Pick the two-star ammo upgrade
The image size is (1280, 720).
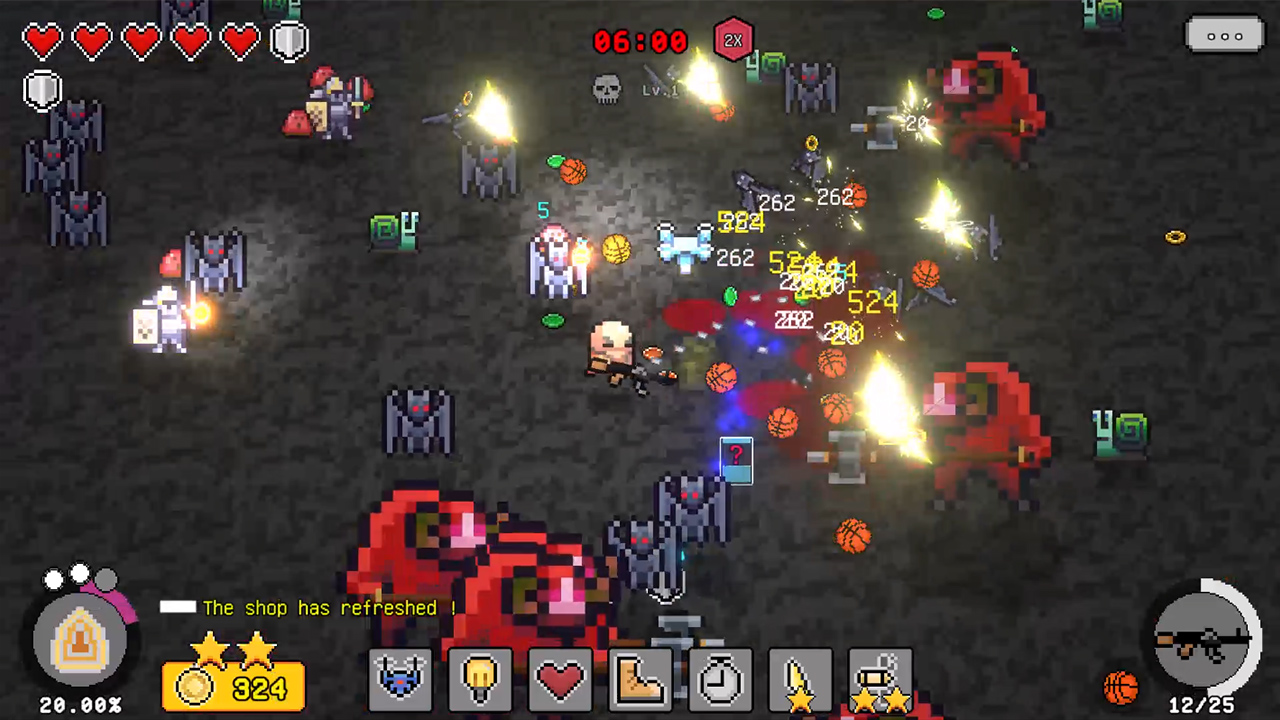[880, 680]
